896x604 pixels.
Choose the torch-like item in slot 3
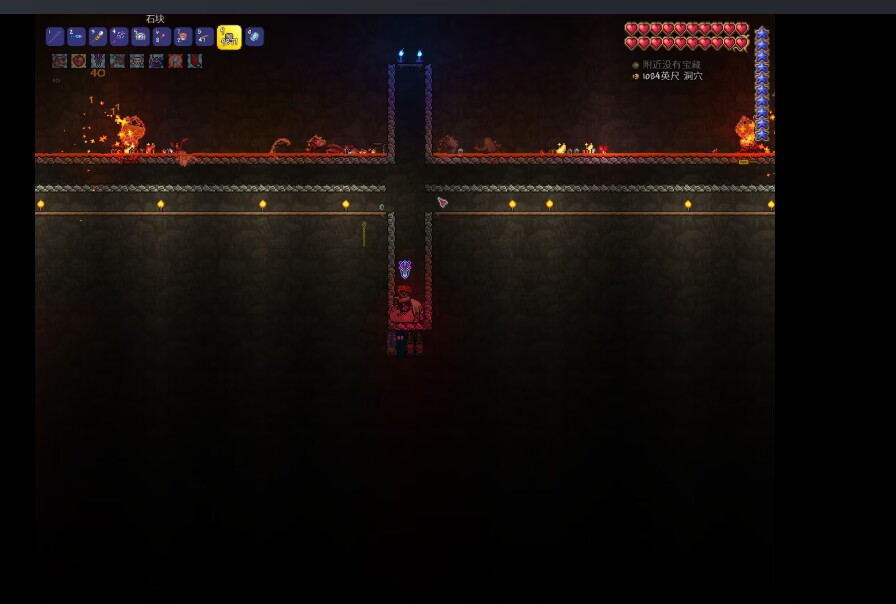coord(98,37)
